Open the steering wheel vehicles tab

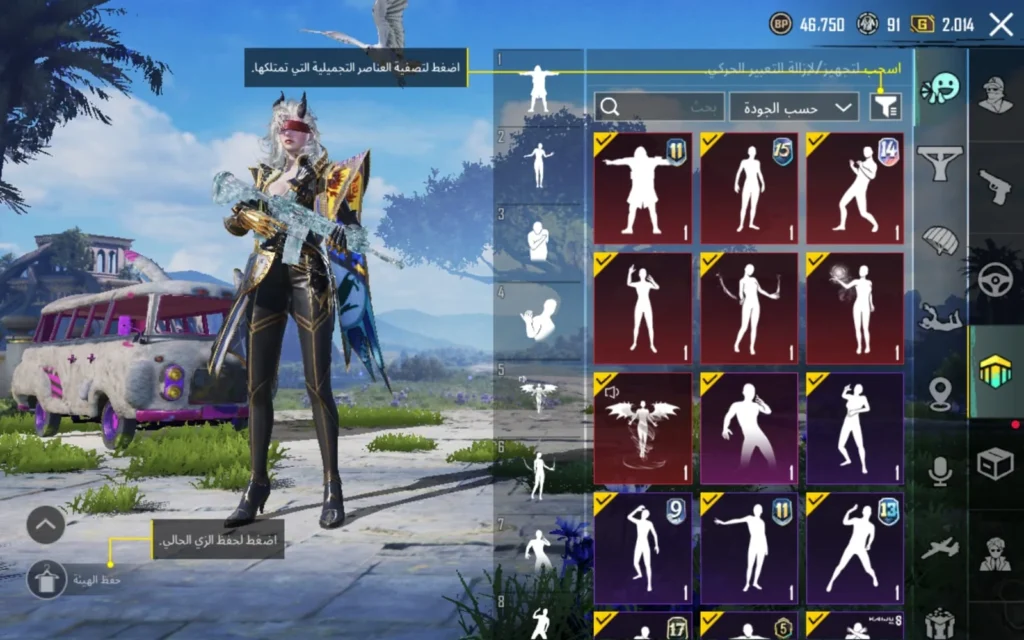pyautogui.click(x=994, y=280)
